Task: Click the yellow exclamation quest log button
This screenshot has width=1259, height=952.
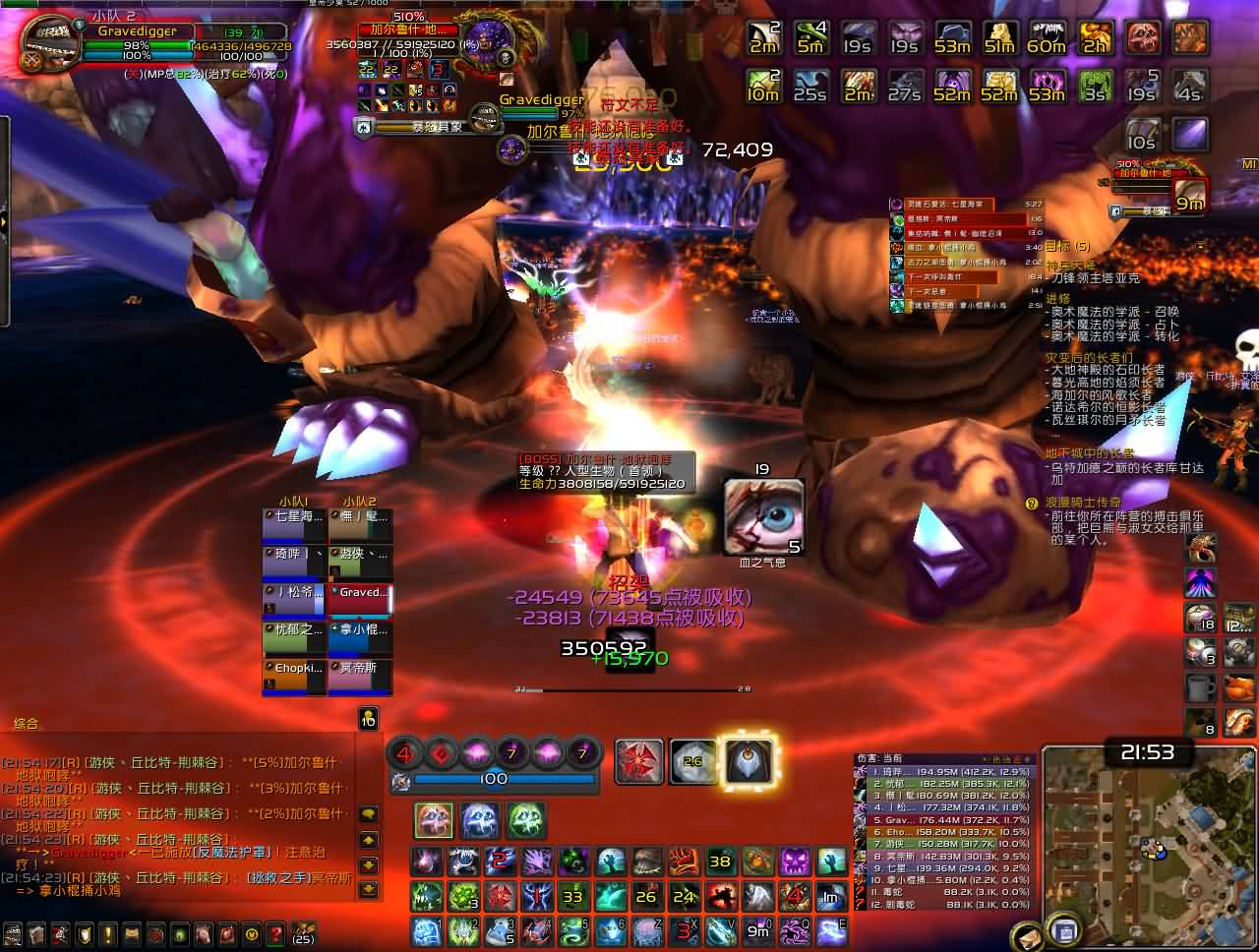Action: (x=108, y=932)
